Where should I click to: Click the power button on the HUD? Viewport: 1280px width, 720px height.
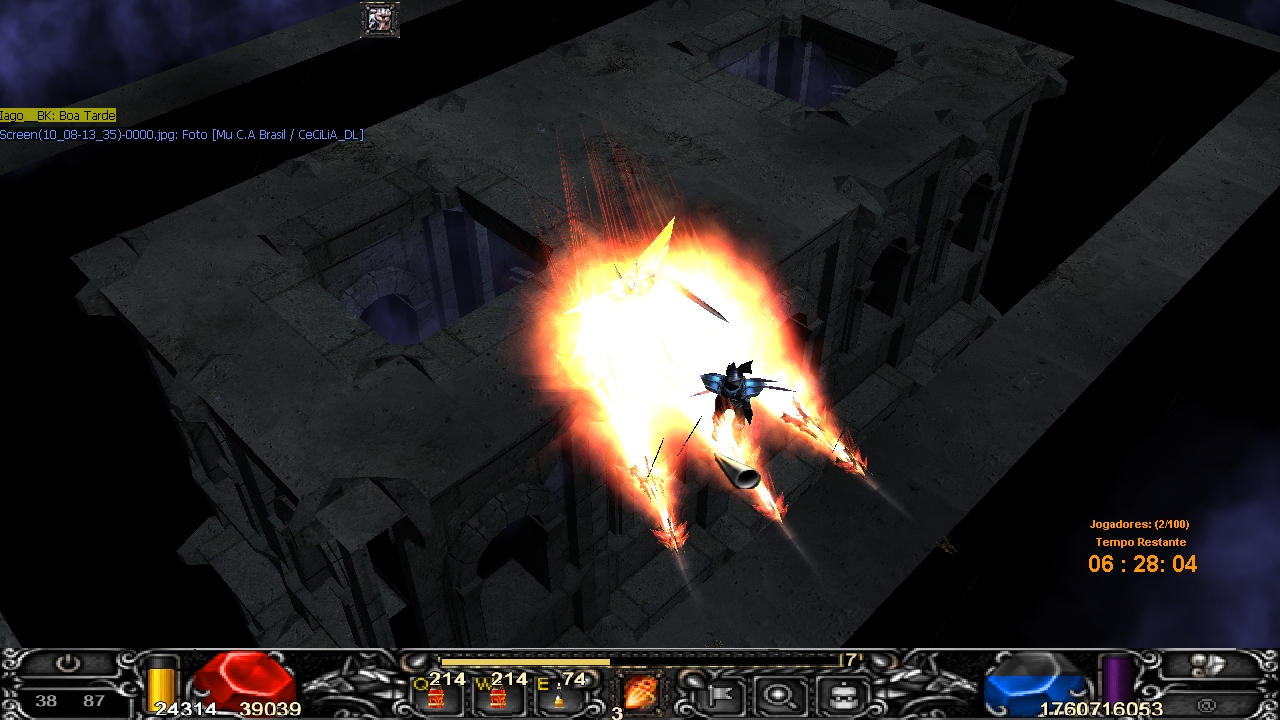(67, 665)
